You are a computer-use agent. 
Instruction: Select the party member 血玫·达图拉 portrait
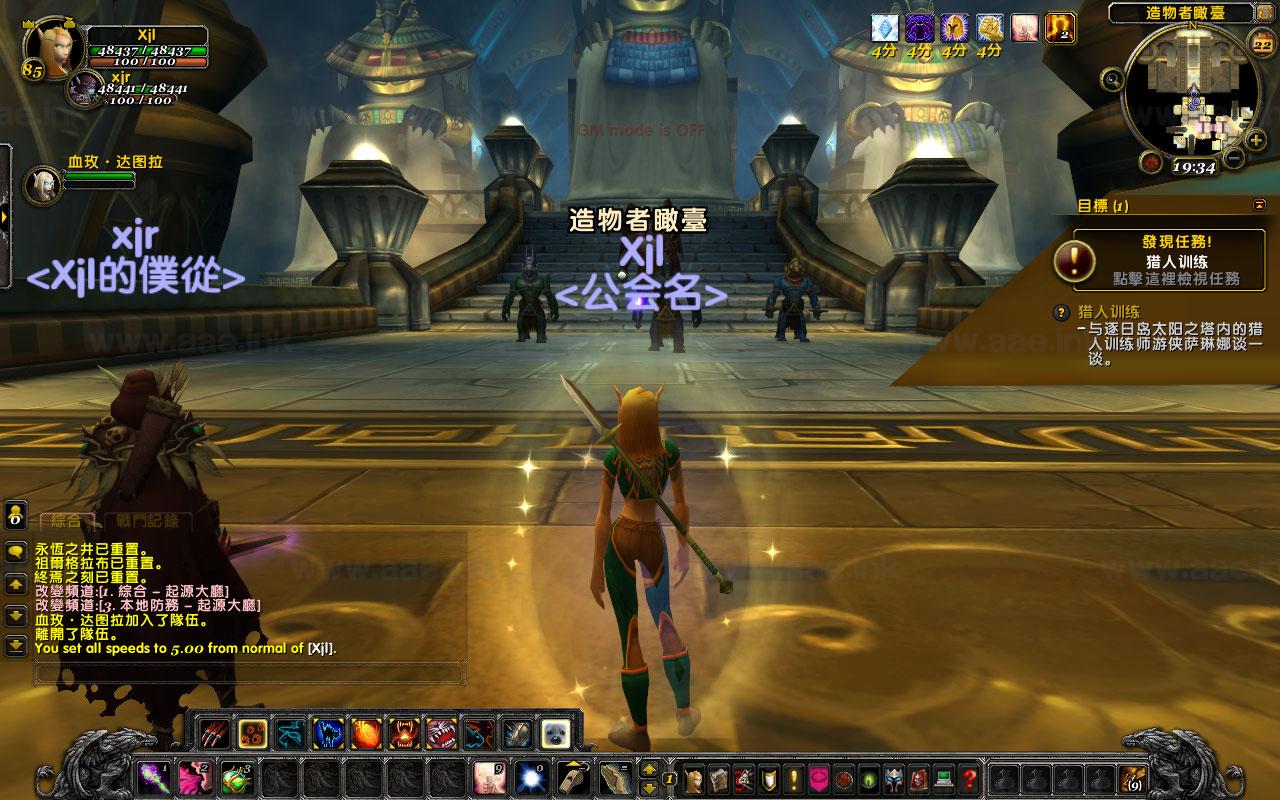coord(44,184)
